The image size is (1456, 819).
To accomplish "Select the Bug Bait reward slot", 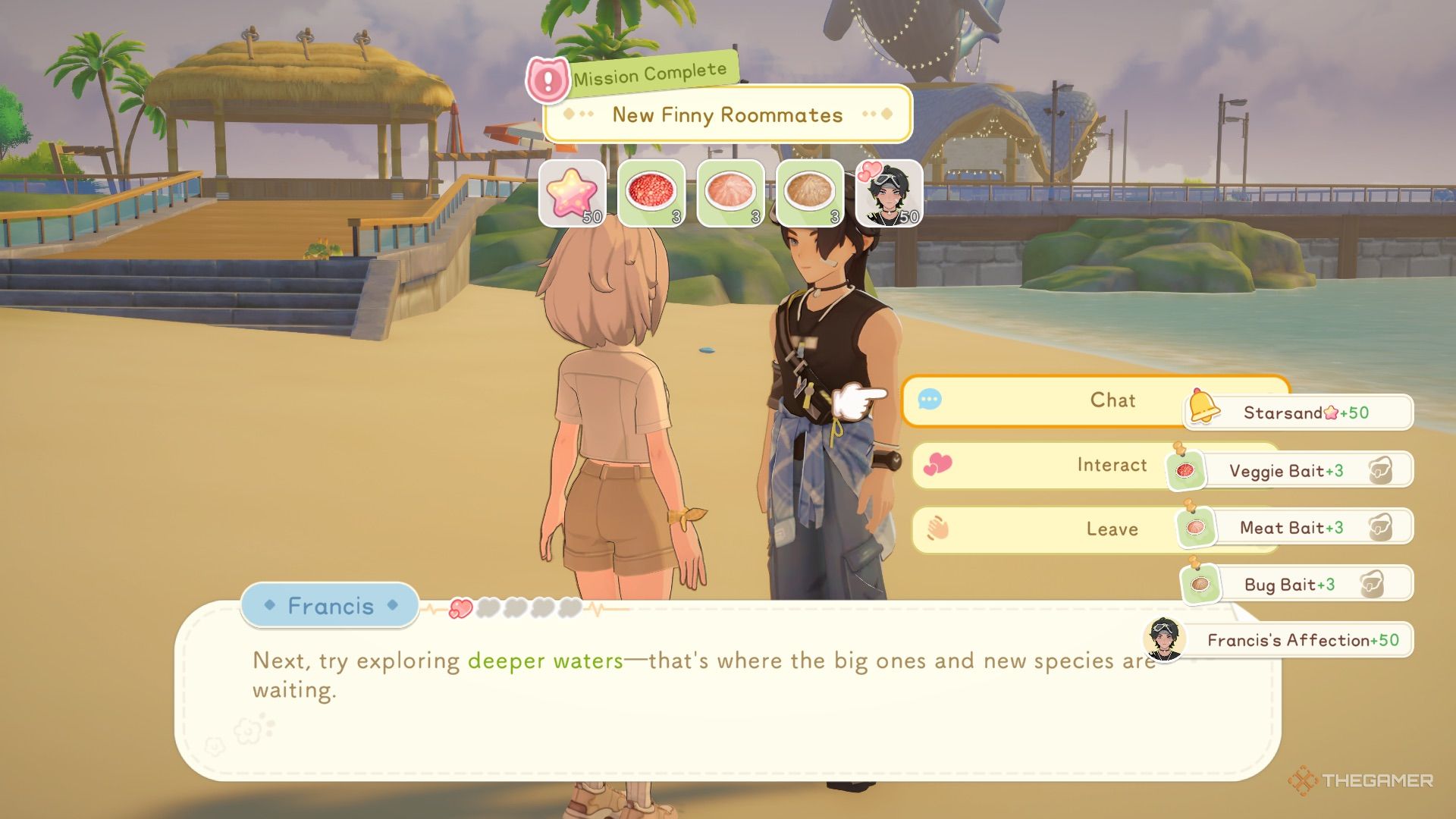I will point(809,193).
